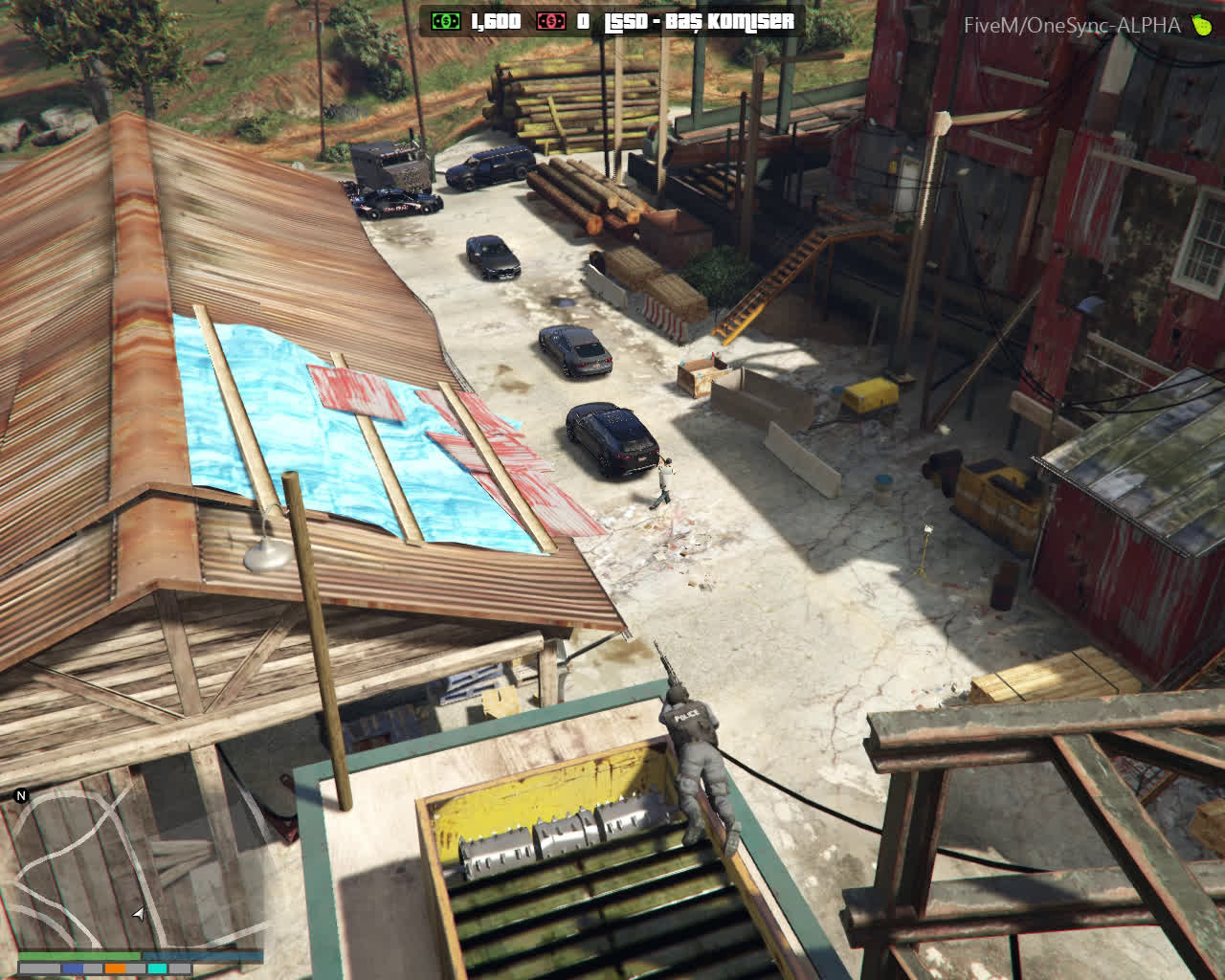Viewport: 1225px width, 980px height.
Task: Click the red dirty money icon
Action: click(x=550, y=21)
